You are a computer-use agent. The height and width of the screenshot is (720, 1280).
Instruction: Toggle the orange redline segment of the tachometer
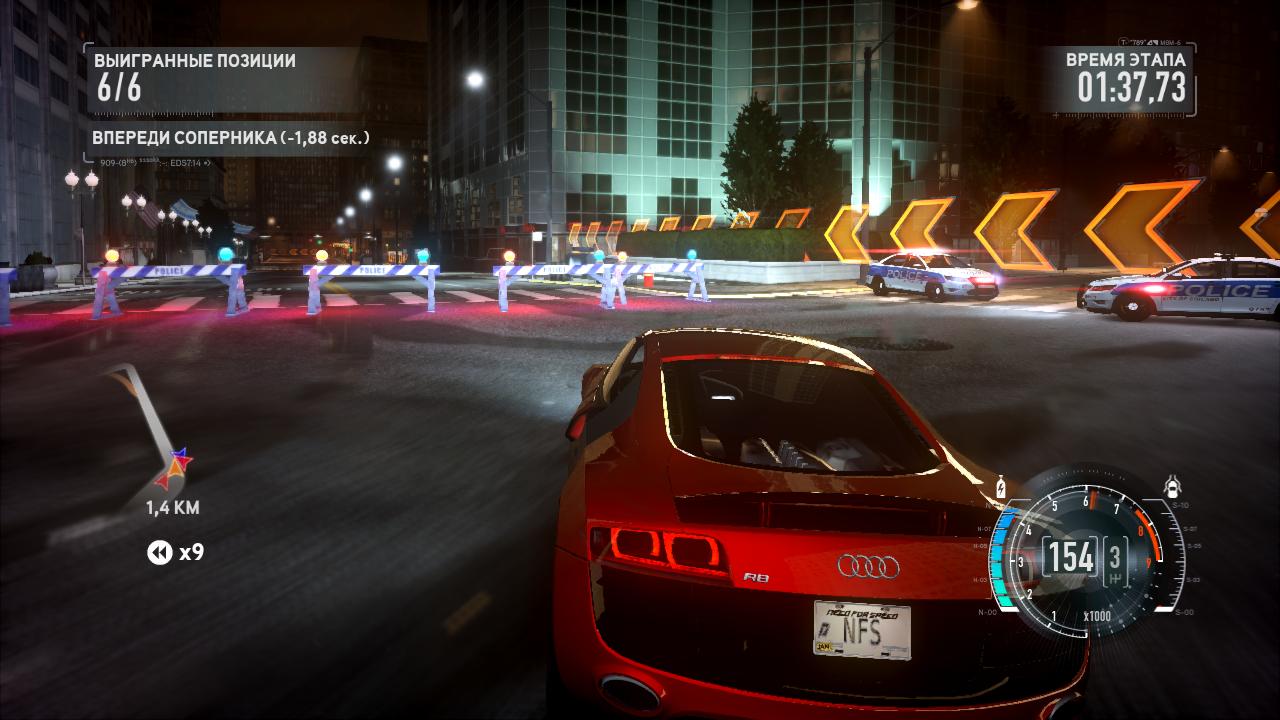[x=1147, y=532]
